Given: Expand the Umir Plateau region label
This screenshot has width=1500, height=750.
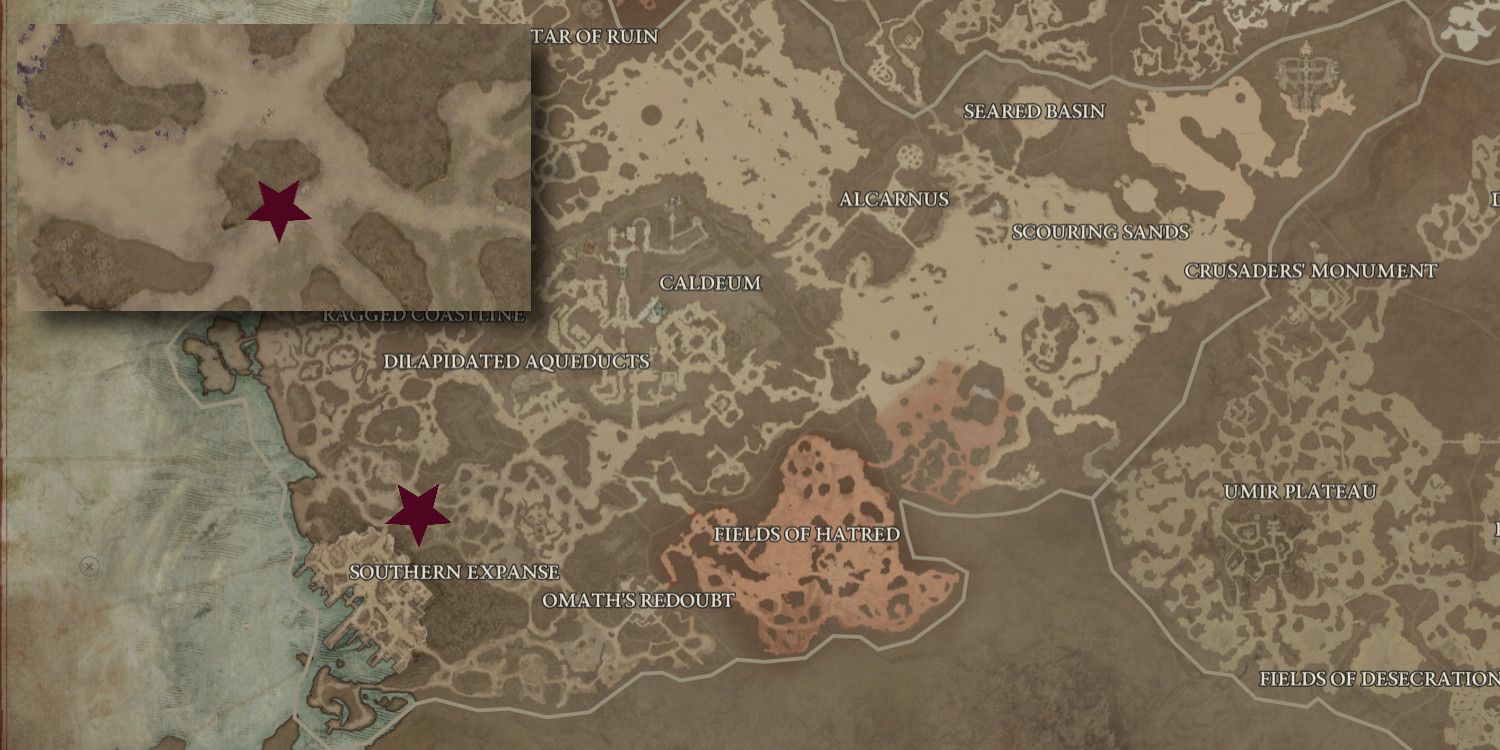Looking at the screenshot, I should point(1300,490).
